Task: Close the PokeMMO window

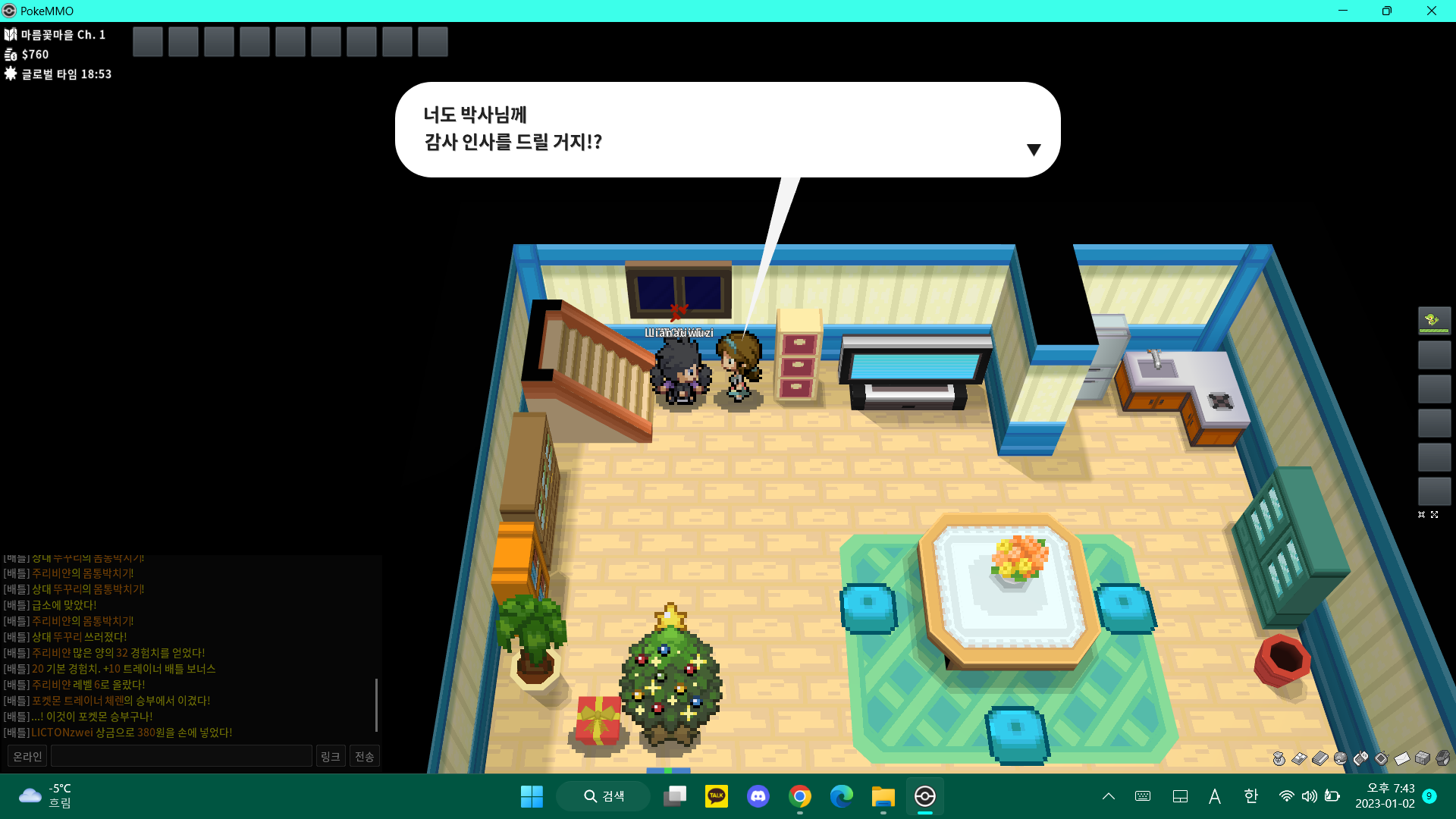Action: point(1431,11)
